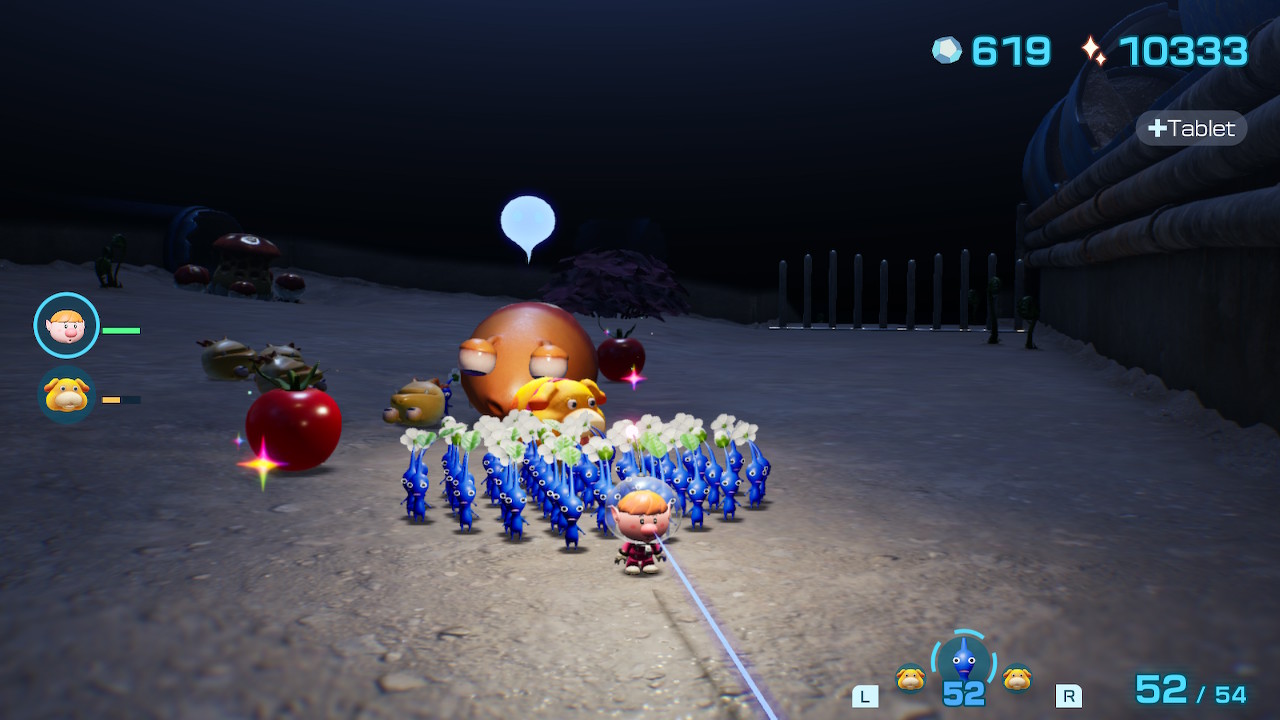Select the Oatchi icon beside the R prompt
1280x720 pixels.
[1017, 678]
